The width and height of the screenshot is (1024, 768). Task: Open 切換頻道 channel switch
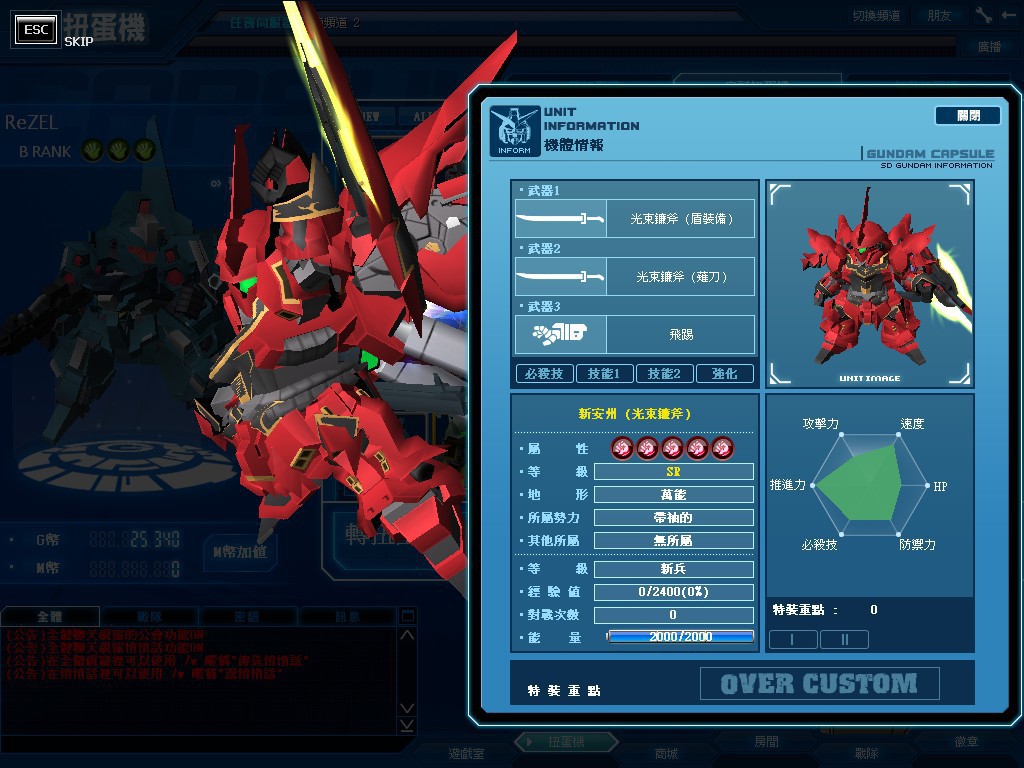(x=876, y=16)
